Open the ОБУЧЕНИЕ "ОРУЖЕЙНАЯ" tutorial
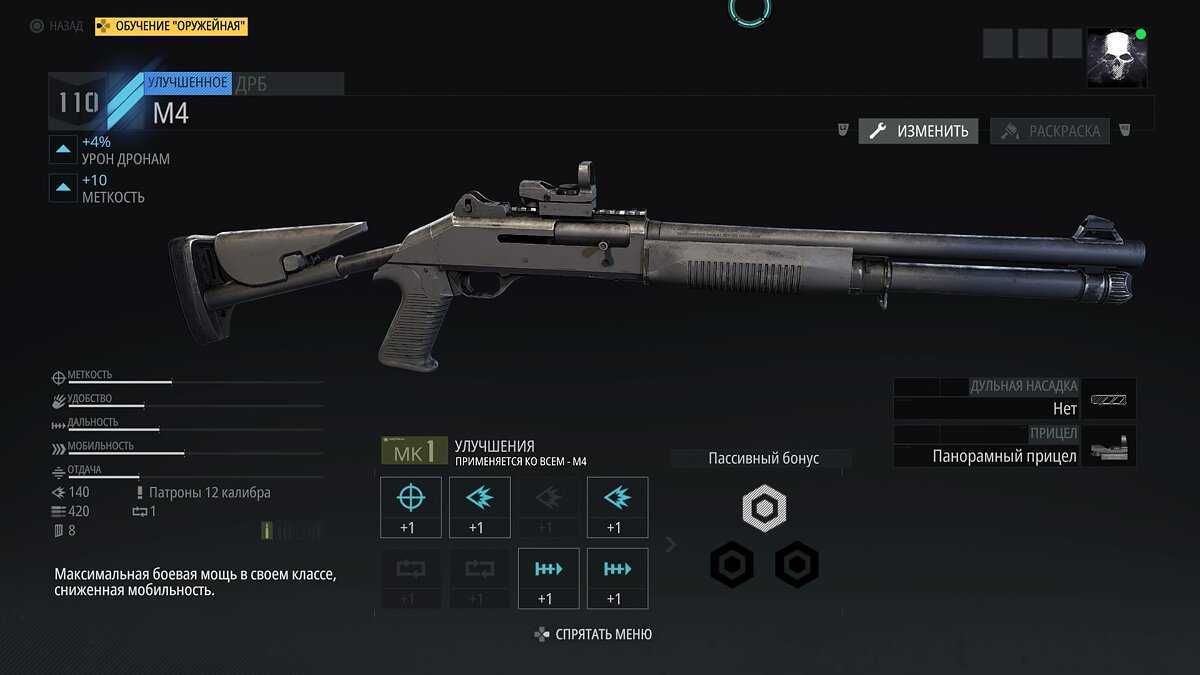 [x=171, y=26]
